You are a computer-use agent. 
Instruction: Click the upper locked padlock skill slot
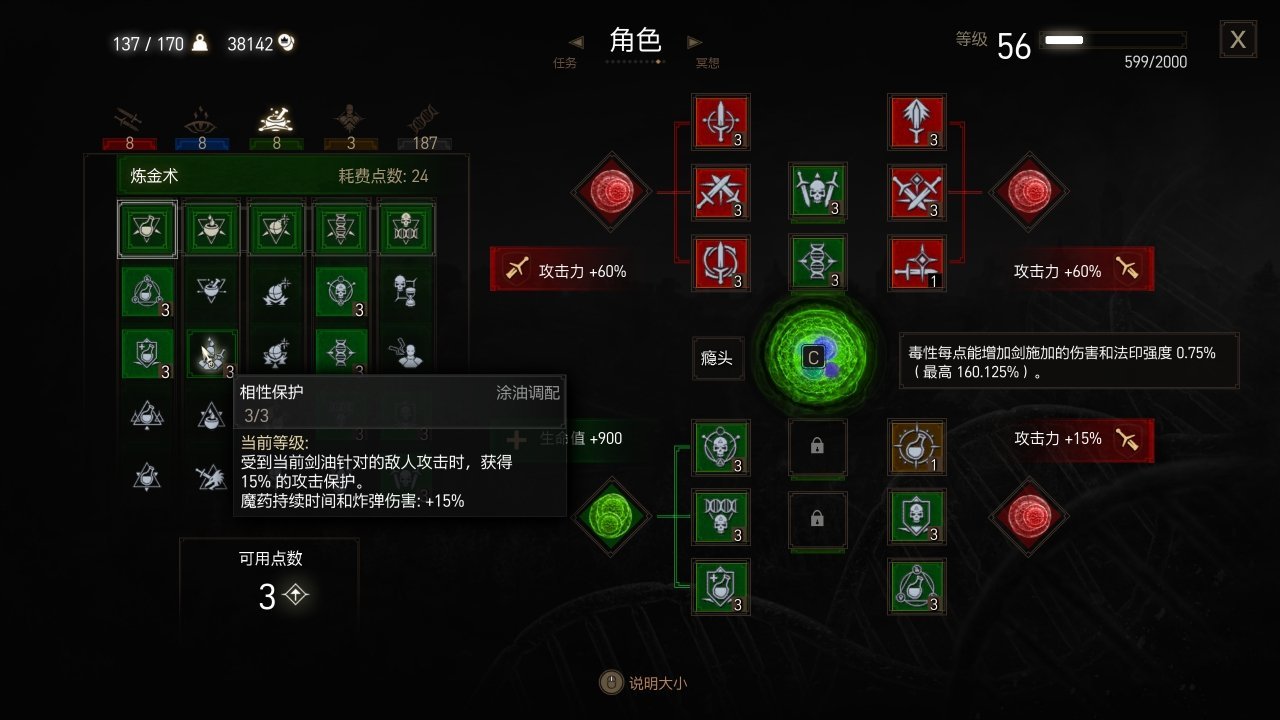point(818,448)
